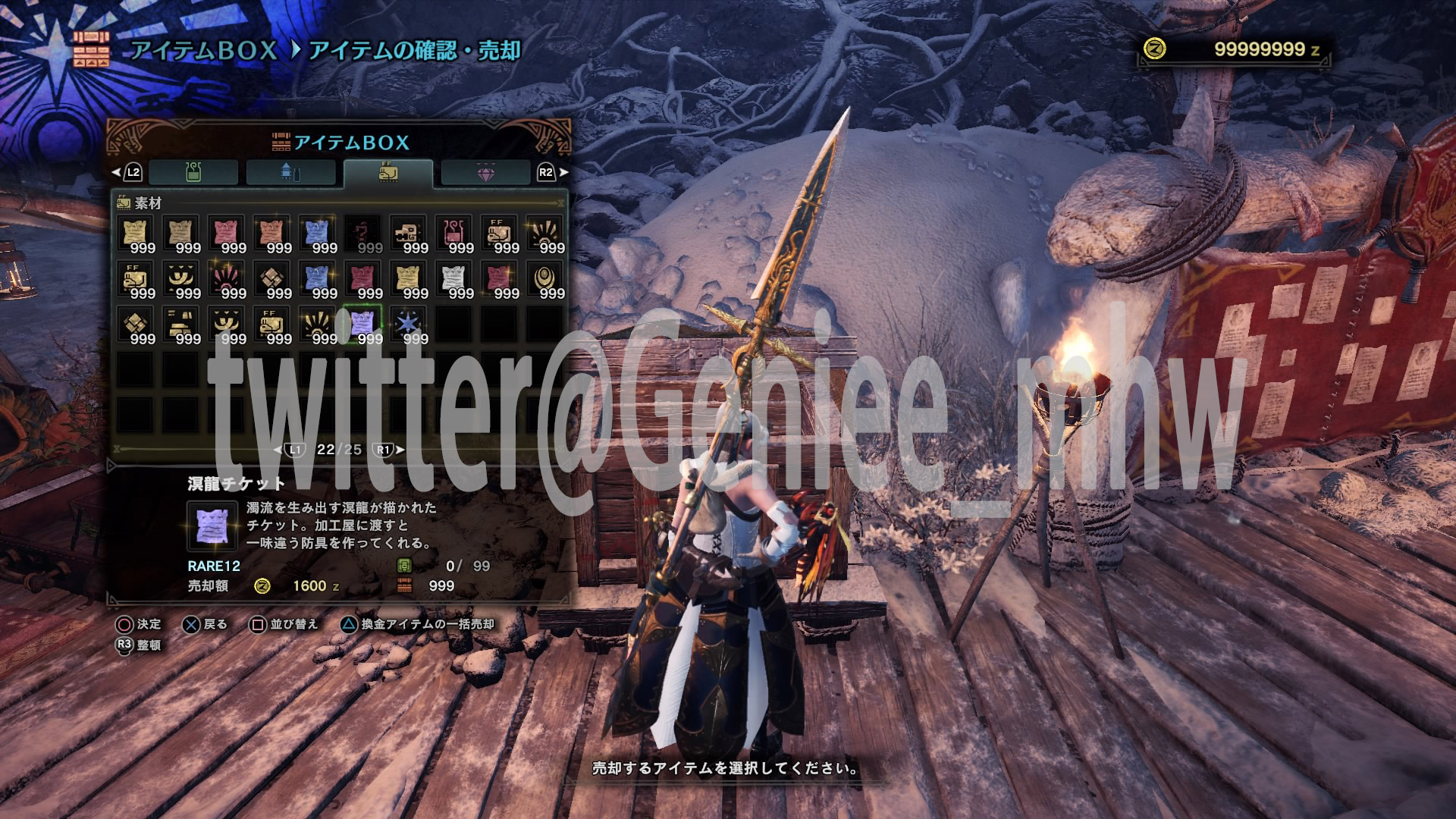Switch to the green potion consumables tab
The height and width of the screenshot is (819, 1456).
click(x=195, y=171)
